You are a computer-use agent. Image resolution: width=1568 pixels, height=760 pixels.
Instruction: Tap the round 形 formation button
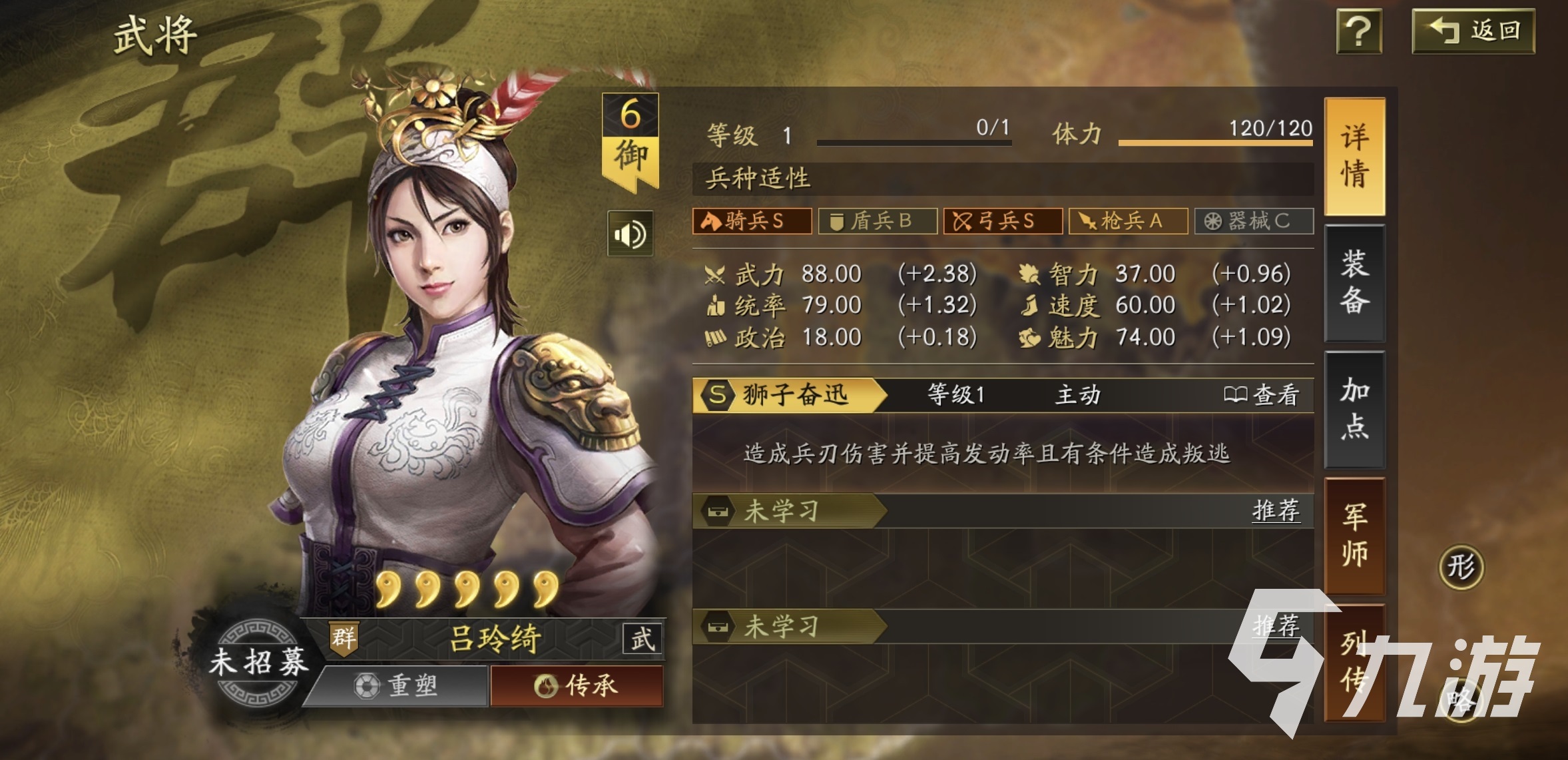click(x=1461, y=567)
